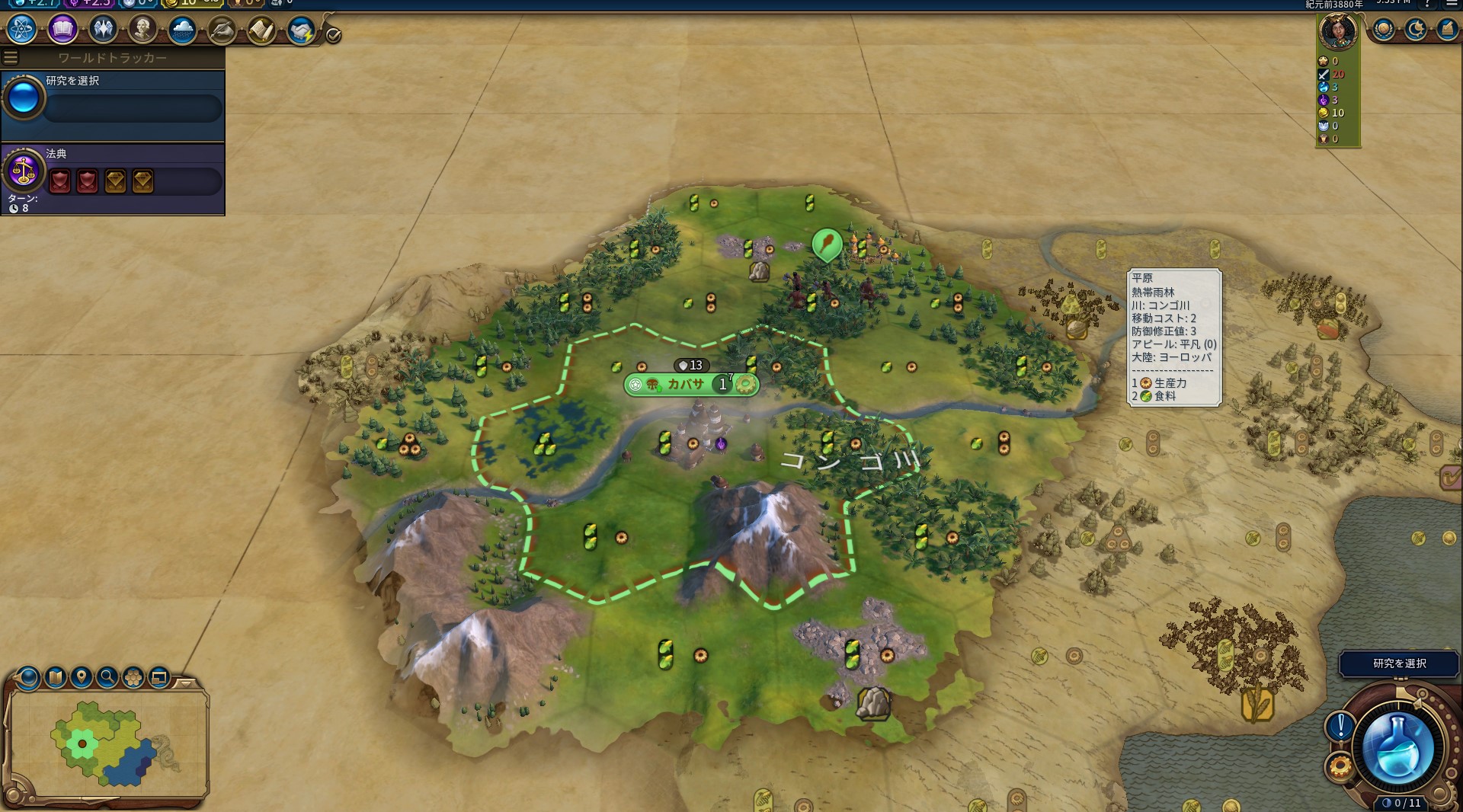Open the main menu hamburger button
The width and height of the screenshot is (1463, 812).
(1452, 4)
